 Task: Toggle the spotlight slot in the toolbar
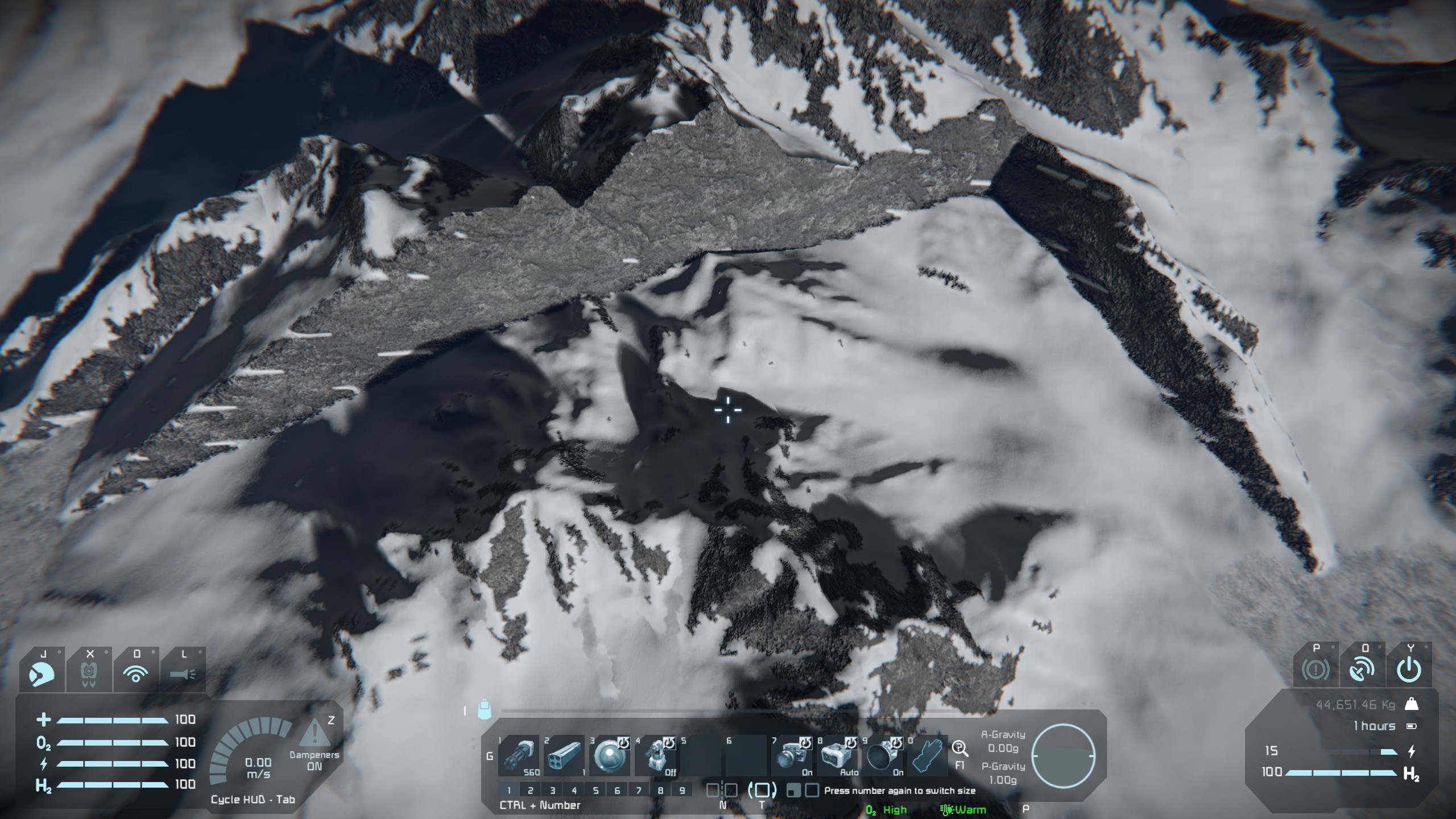tap(792, 755)
